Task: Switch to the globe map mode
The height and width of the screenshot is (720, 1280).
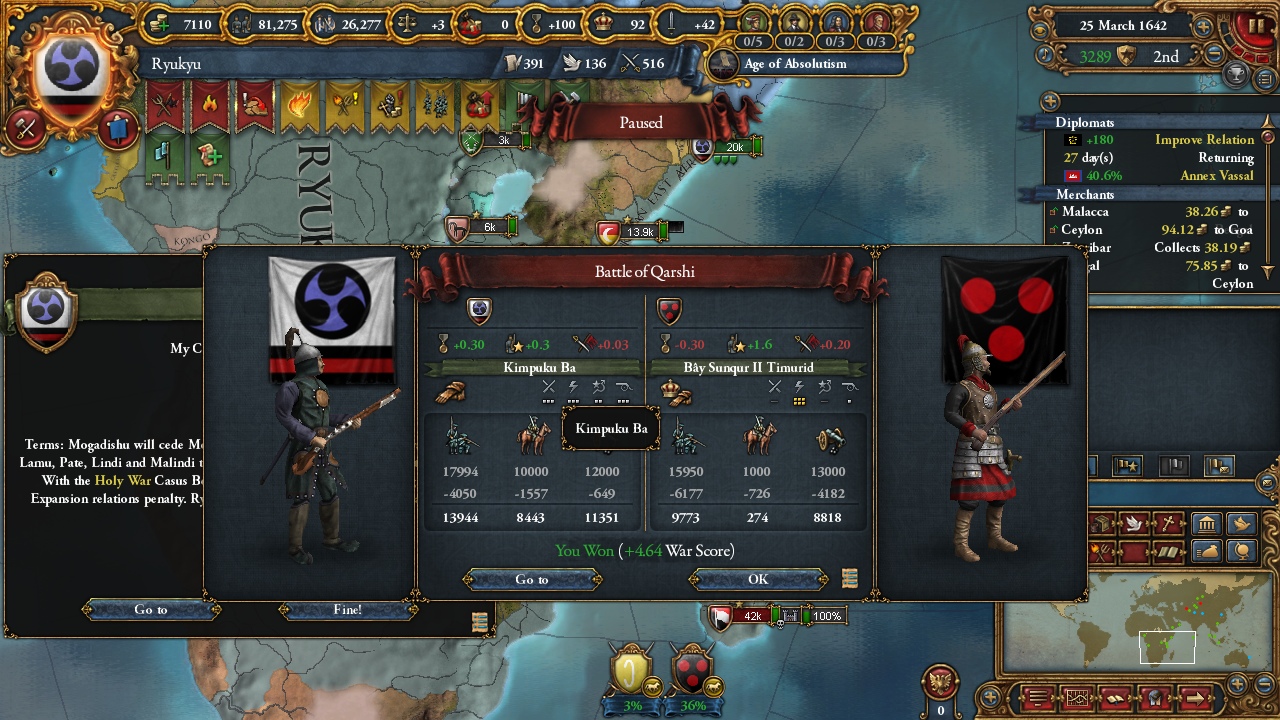Action: coord(1241,550)
